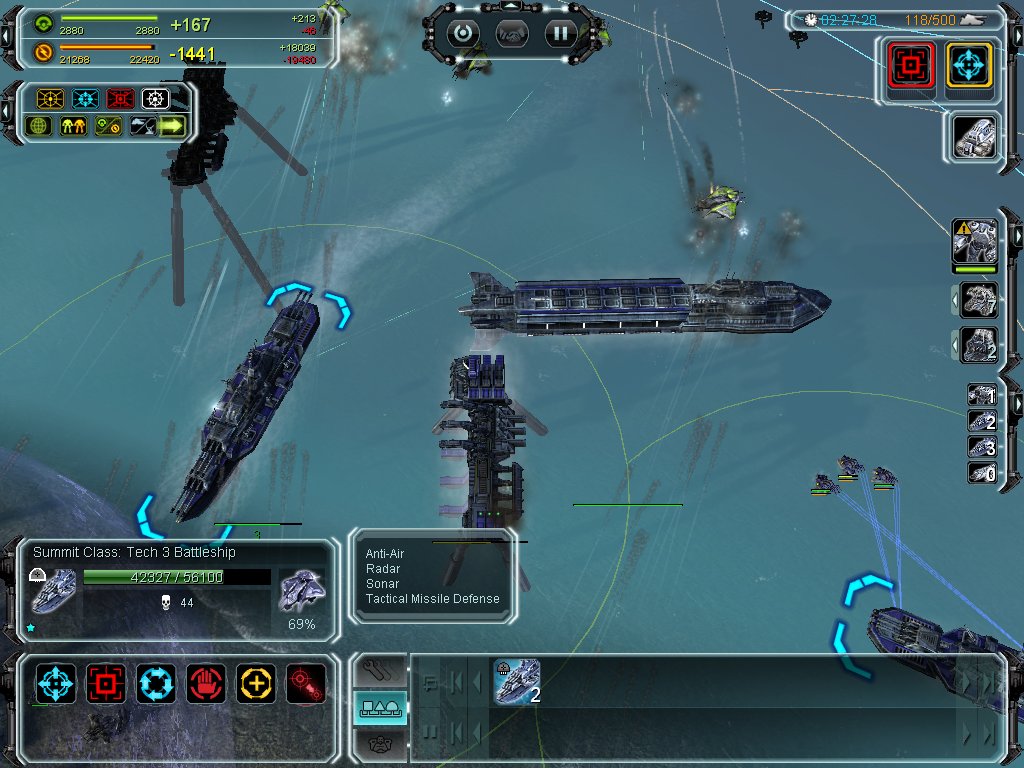The width and height of the screenshot is (1024, 768).
Task: Select the battleship group icon with 2
Action: 517,681
